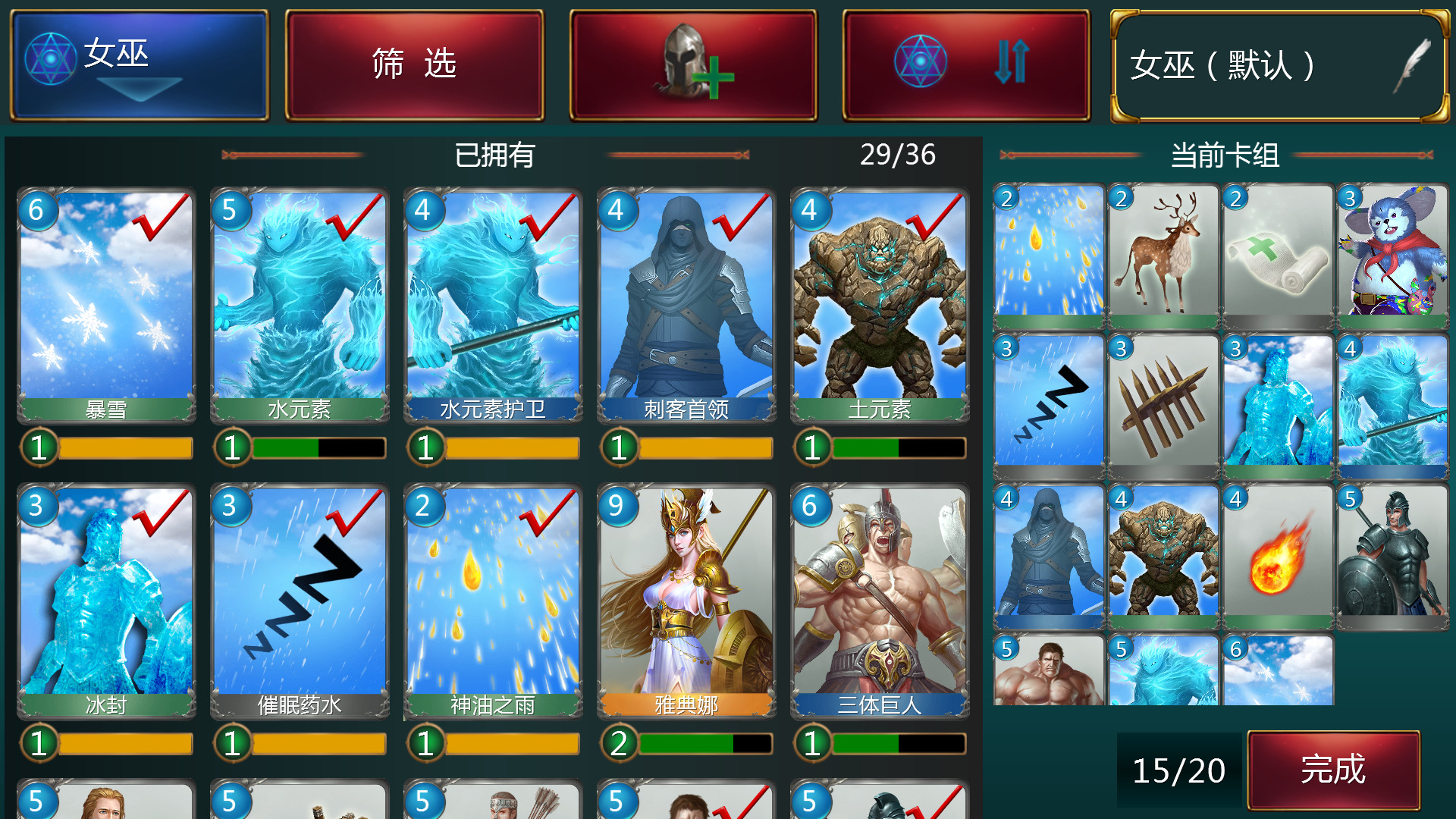
Task: Click the 15/20 deck counter
Action: click(x=1178, y=770)
